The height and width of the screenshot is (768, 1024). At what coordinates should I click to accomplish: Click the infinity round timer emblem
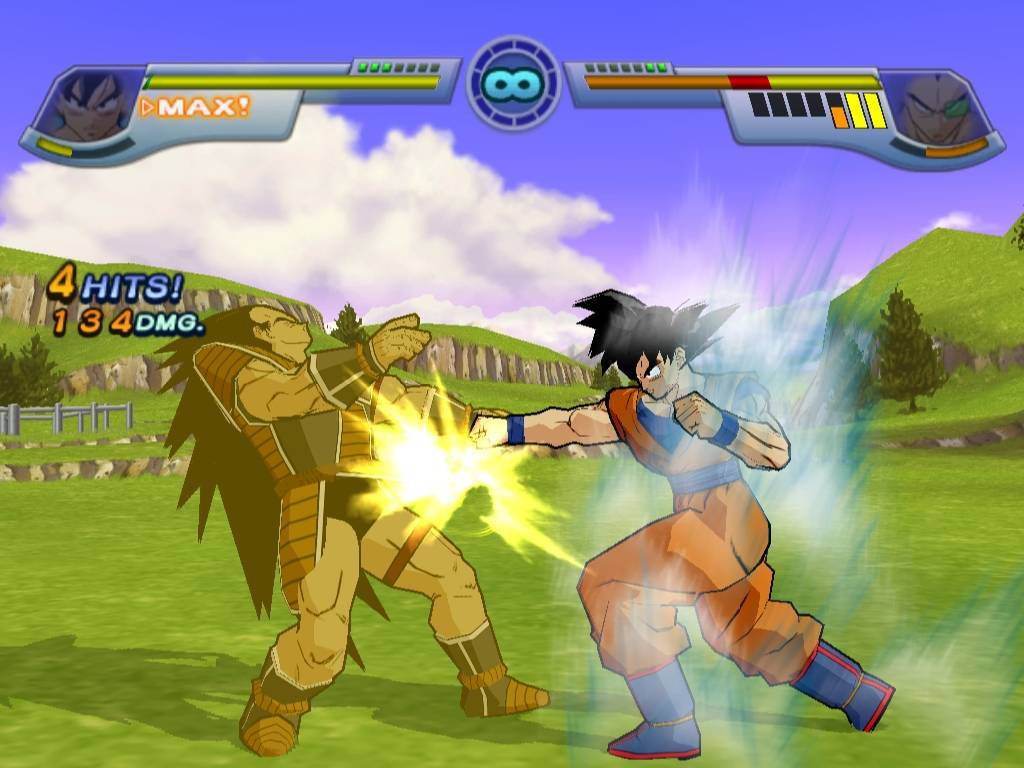click(512, 82)
